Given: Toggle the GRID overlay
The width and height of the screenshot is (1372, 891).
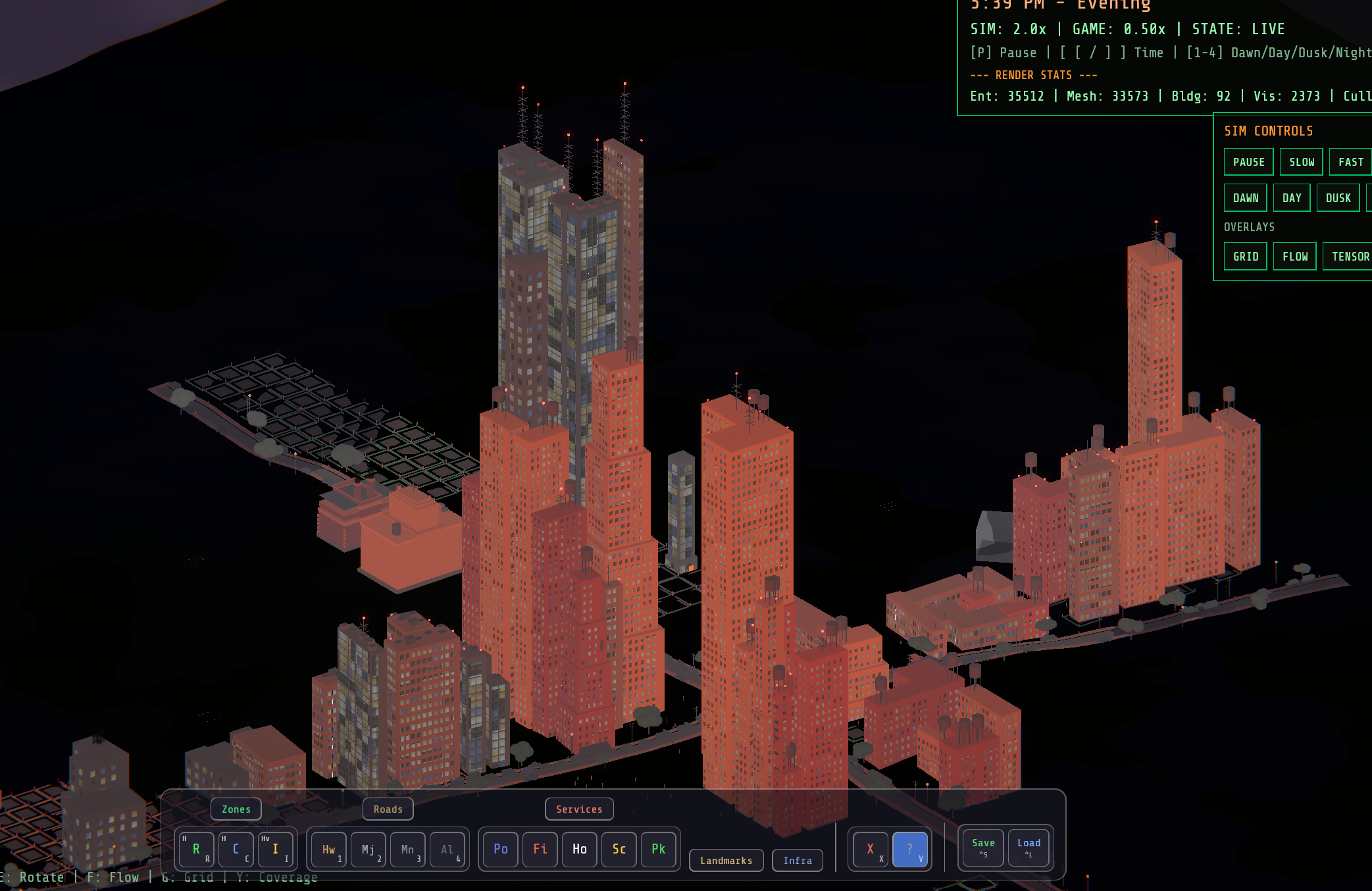Looking at the screenshot, I should click(1245, 256).
